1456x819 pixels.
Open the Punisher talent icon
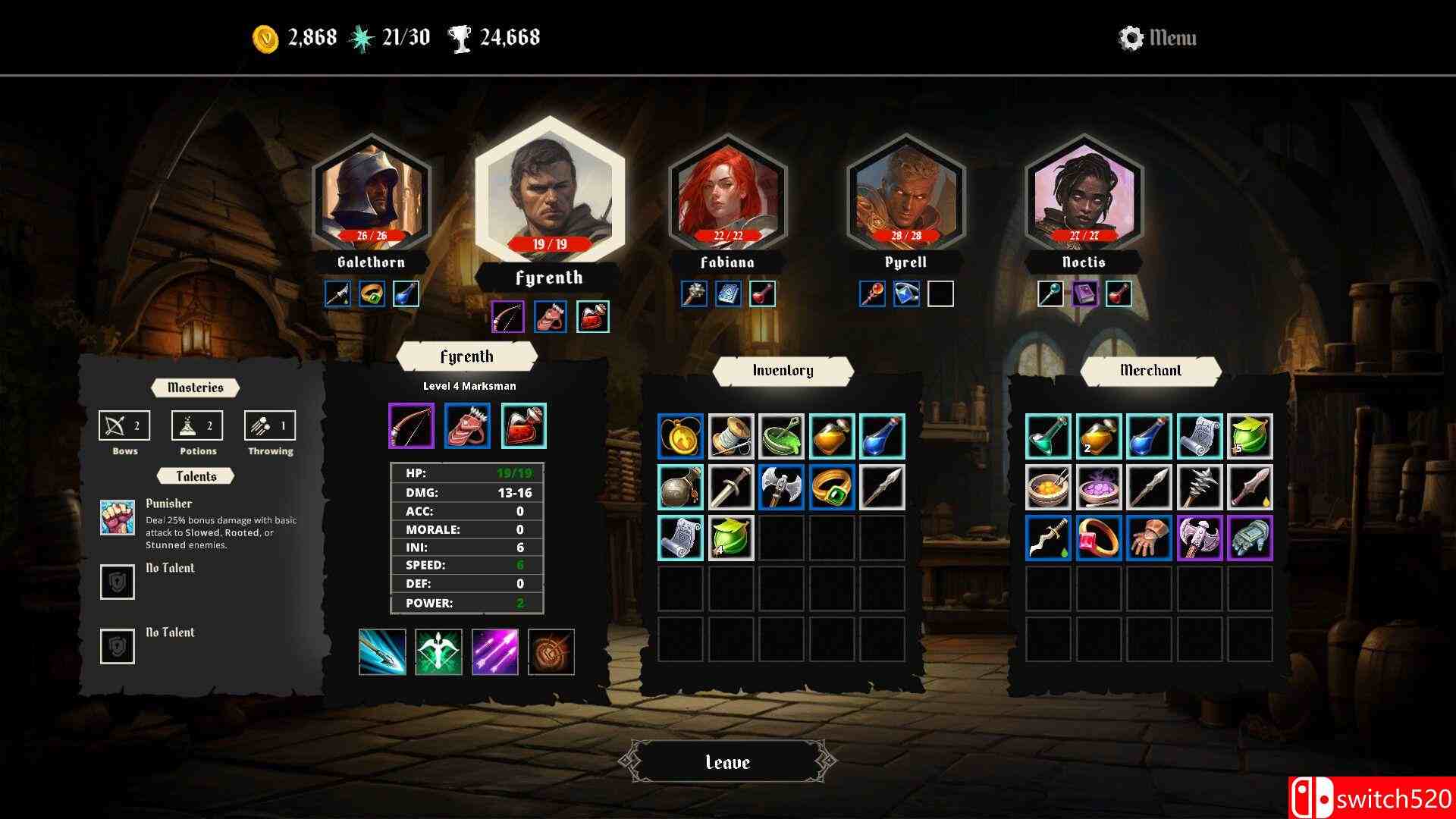(x=117, y=516)
